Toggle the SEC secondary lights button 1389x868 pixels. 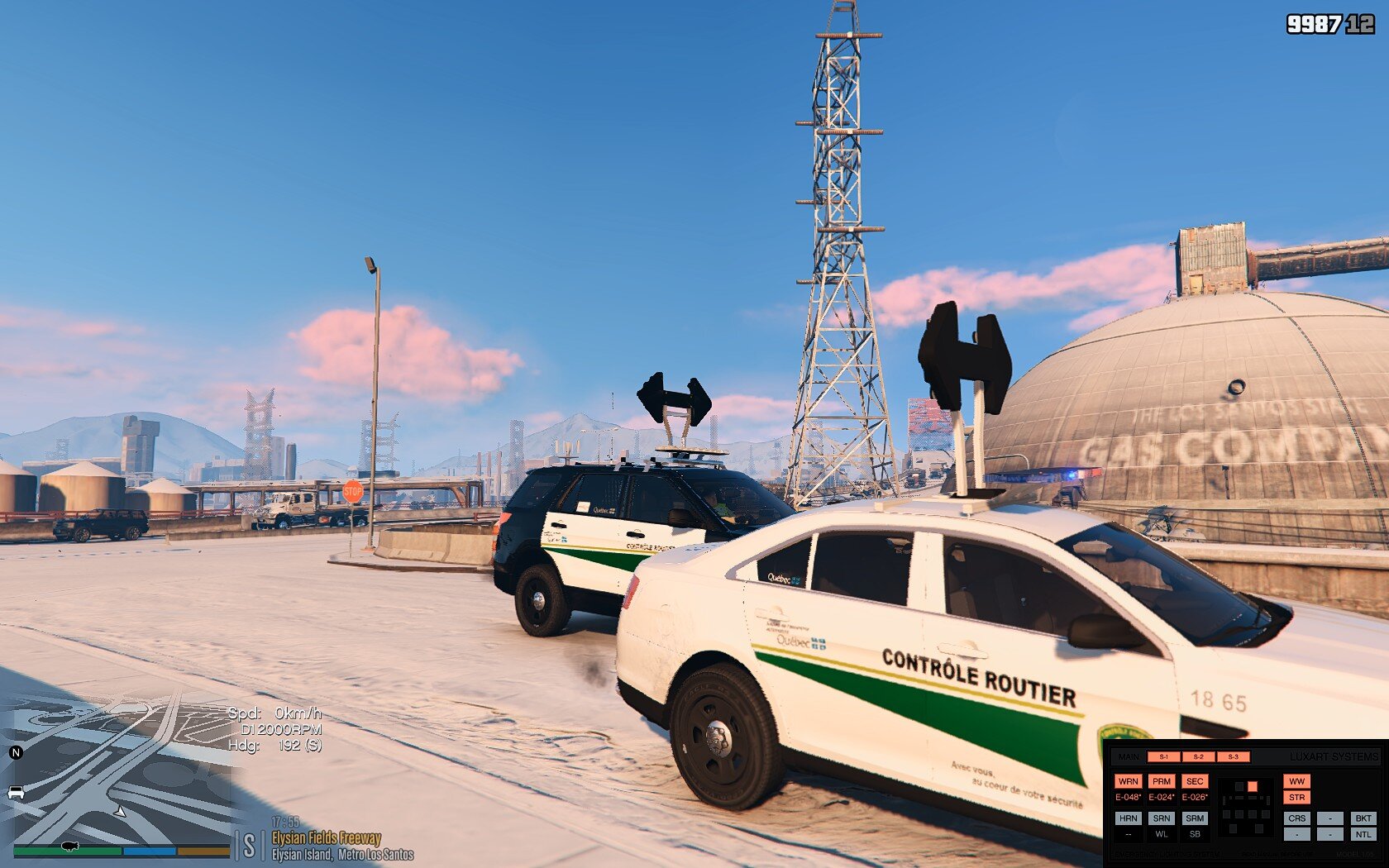1195,781
